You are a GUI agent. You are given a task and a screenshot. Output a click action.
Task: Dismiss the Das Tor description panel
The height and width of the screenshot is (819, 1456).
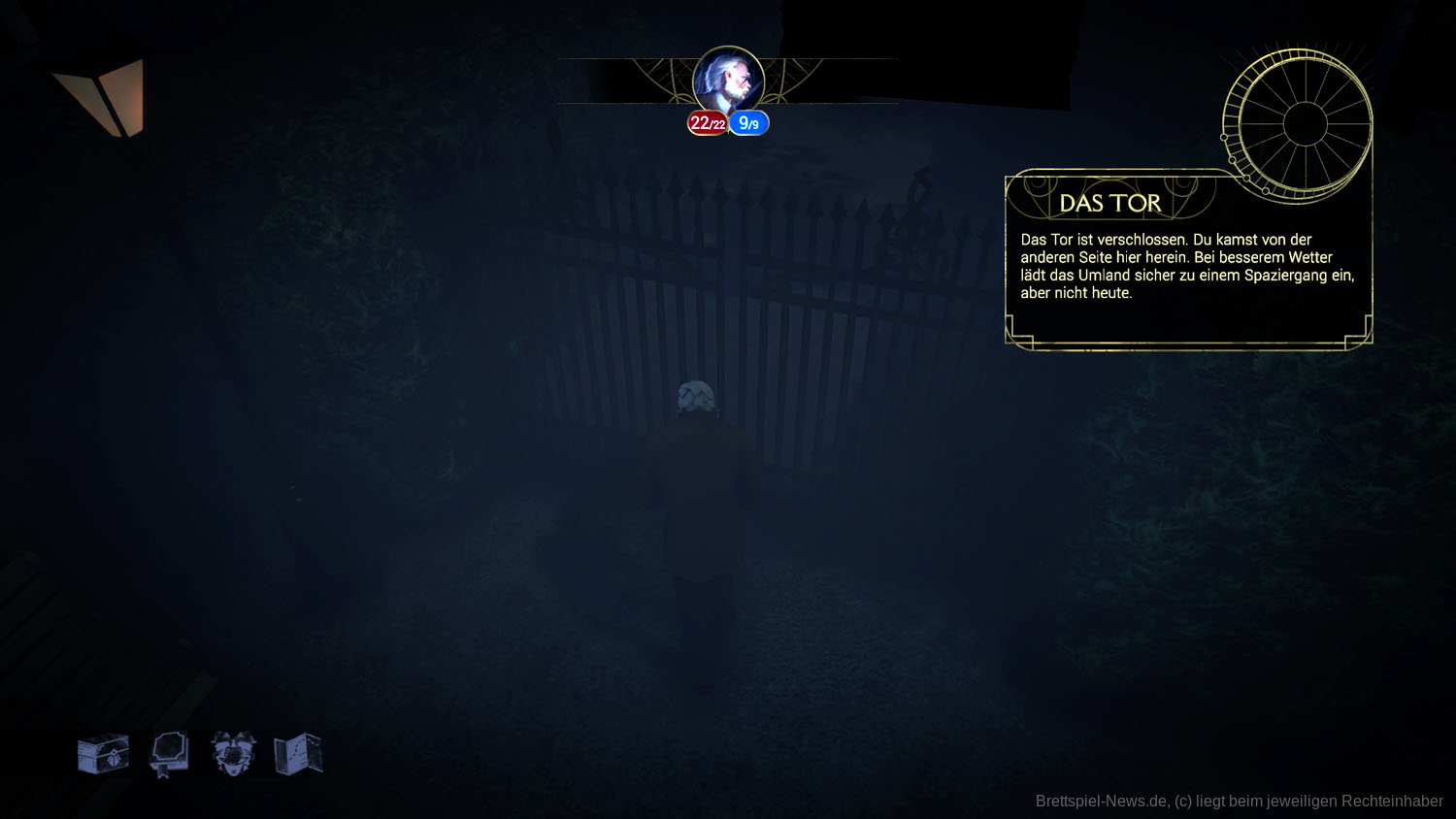point(1188,267)
